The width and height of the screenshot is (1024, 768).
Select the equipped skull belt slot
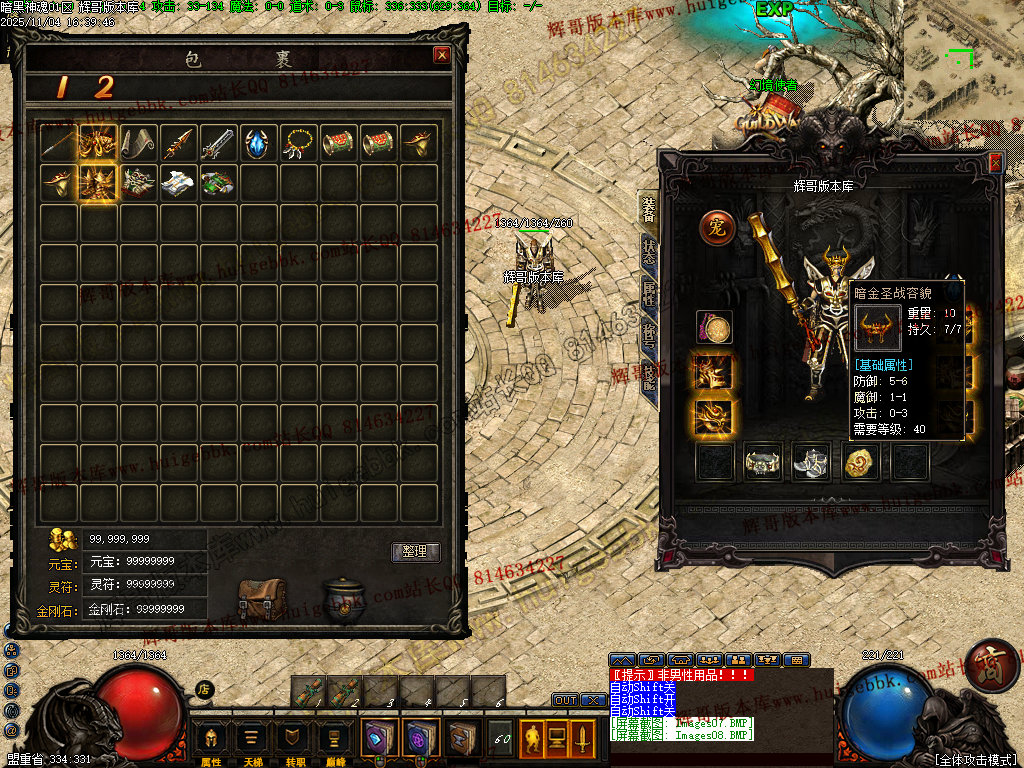click(763, 461)
